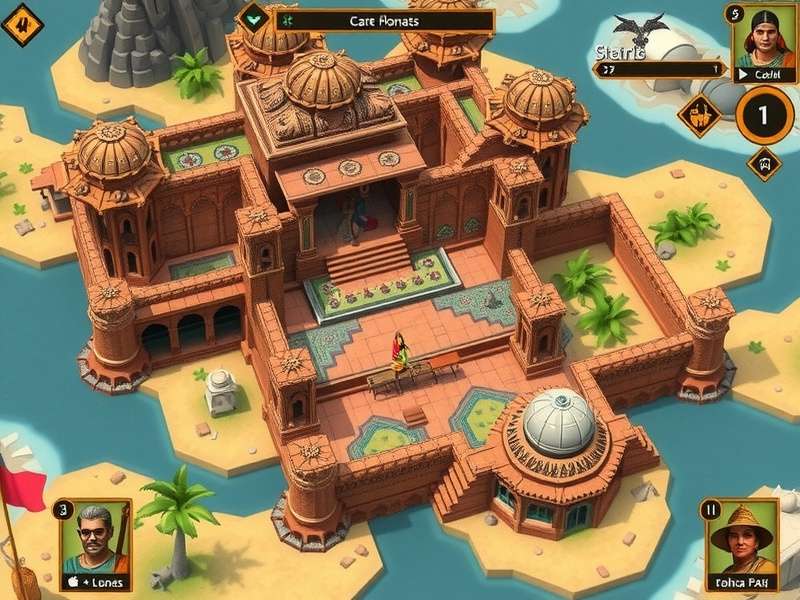Select the leader portrait wearing a straw hat
The image size is (800, 600).
tap(742, 540)
